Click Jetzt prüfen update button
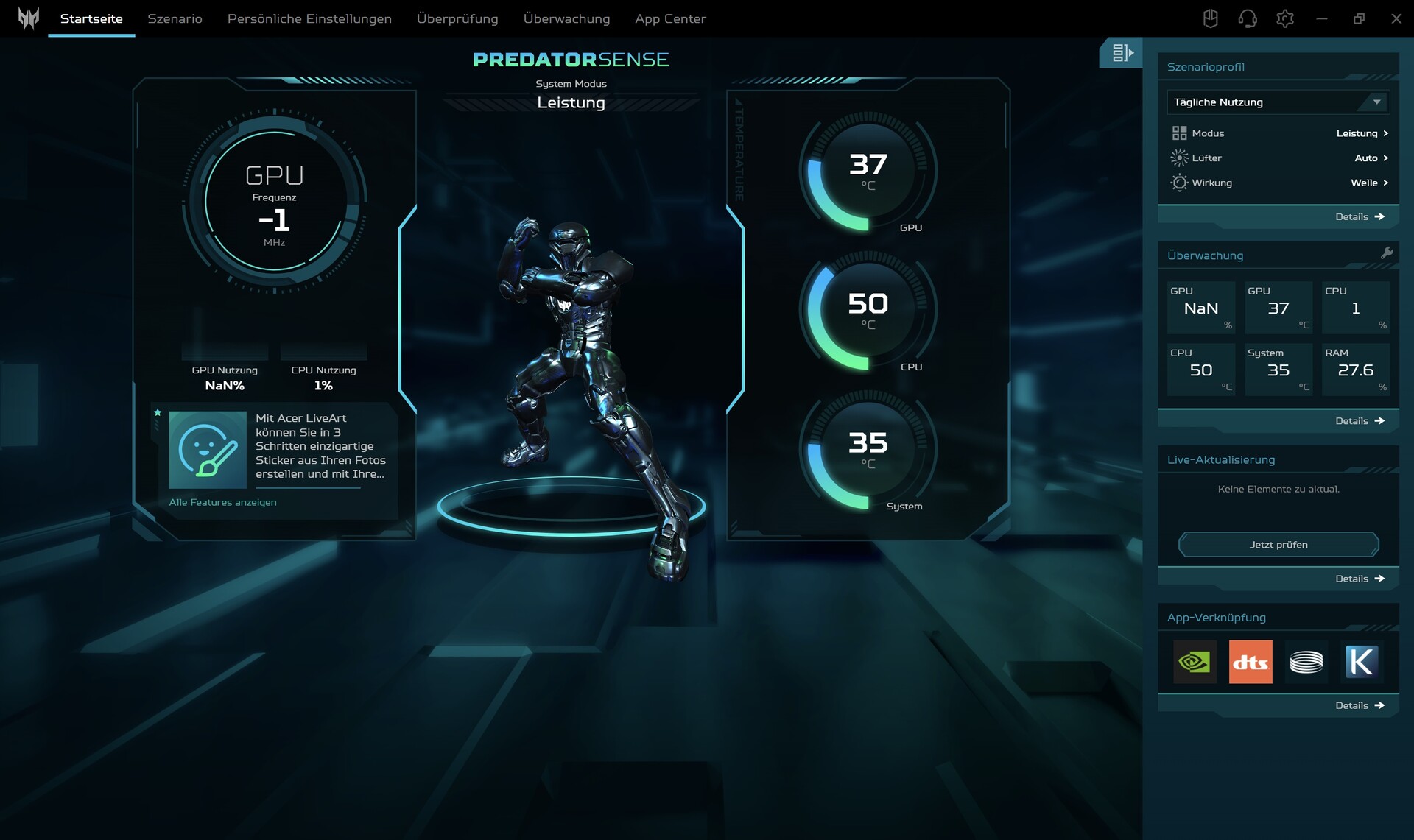The image size is (1414, 840). (x=1278, y=545)
